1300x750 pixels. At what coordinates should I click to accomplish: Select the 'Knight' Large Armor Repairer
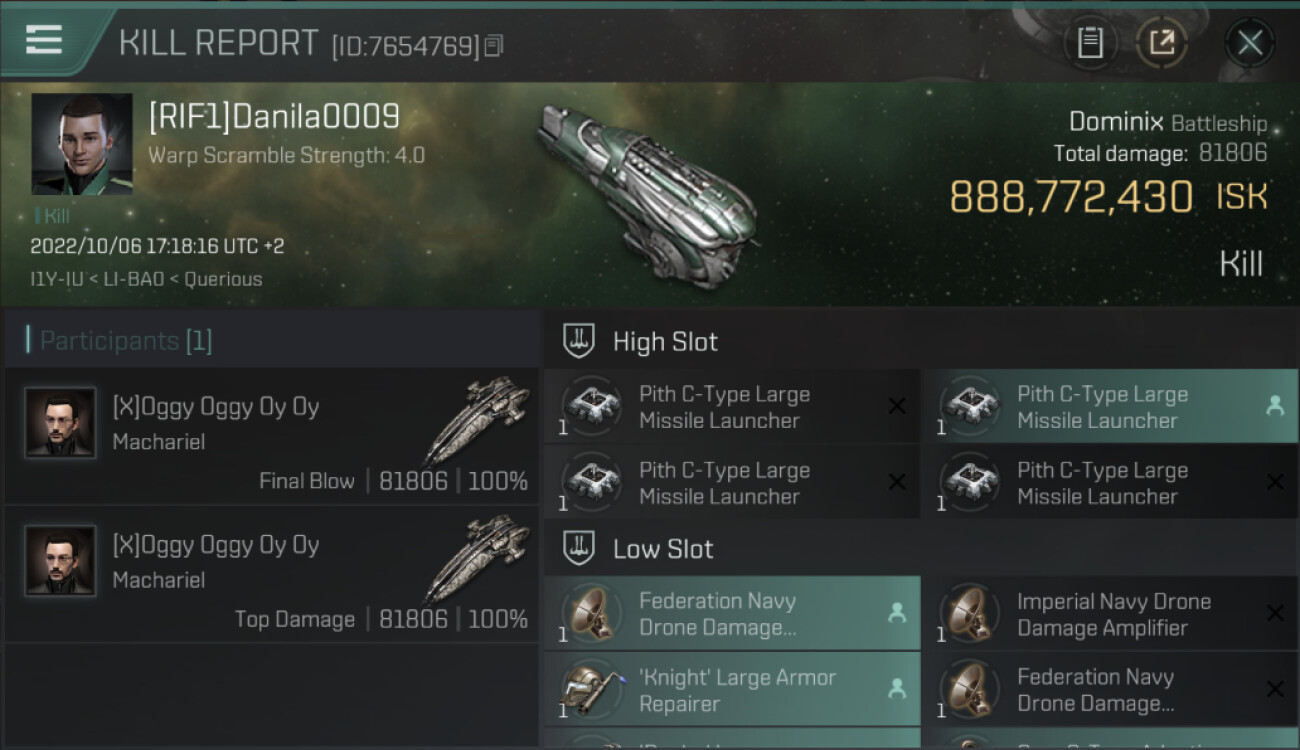(x=732, y=690)
